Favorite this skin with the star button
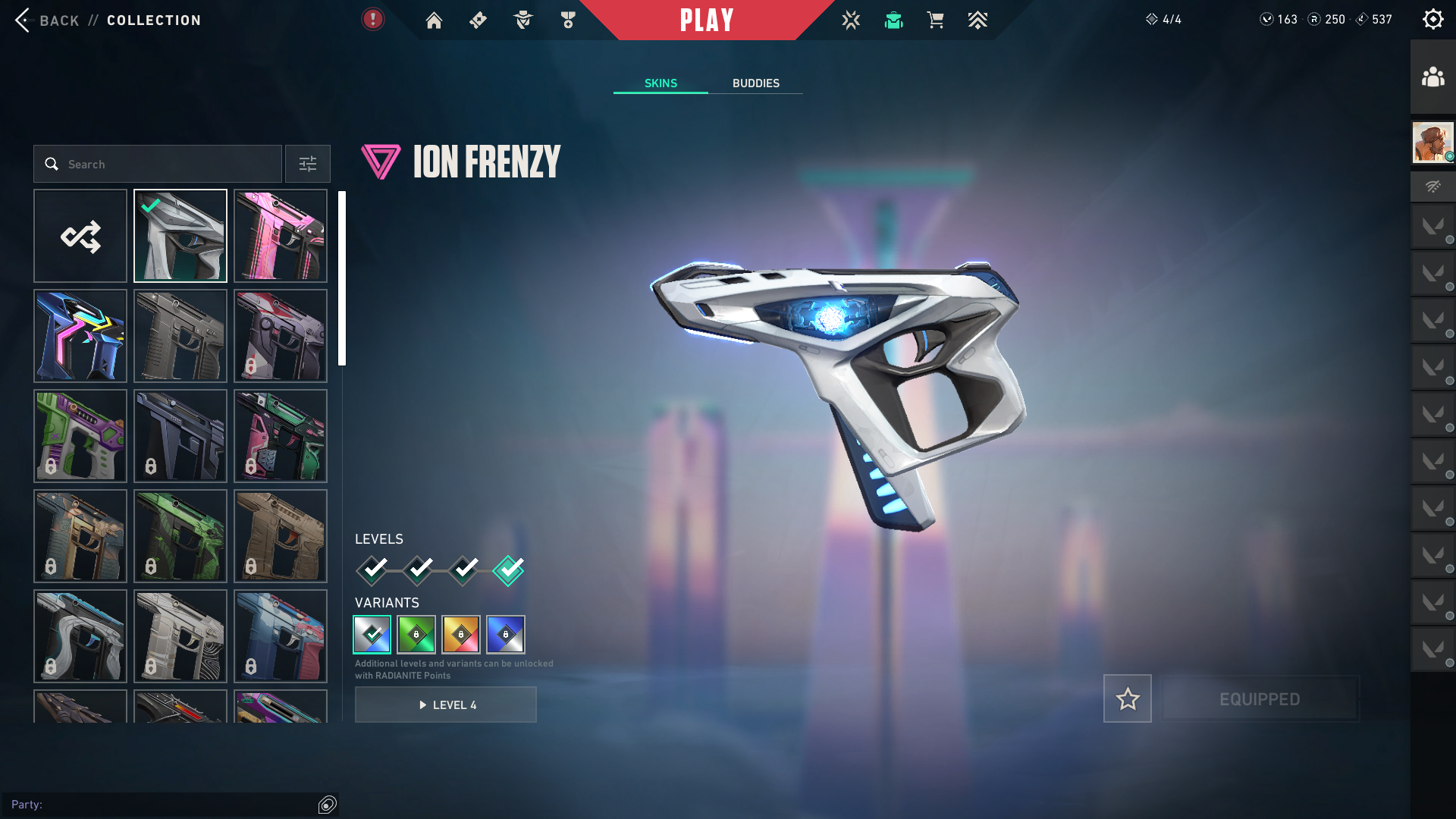 click(x=1127, y=698)
